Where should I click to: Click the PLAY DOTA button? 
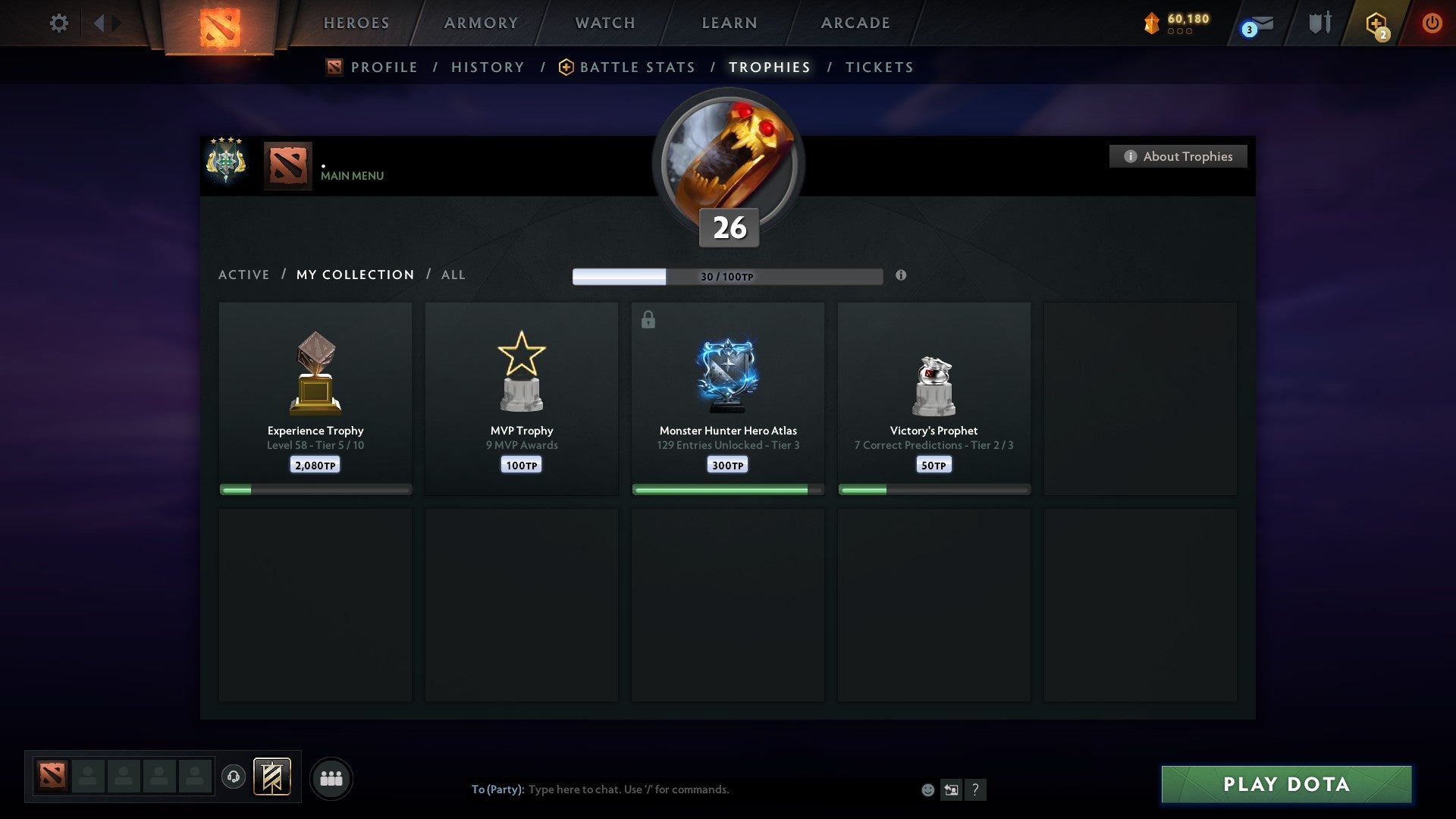point(1285,785)
